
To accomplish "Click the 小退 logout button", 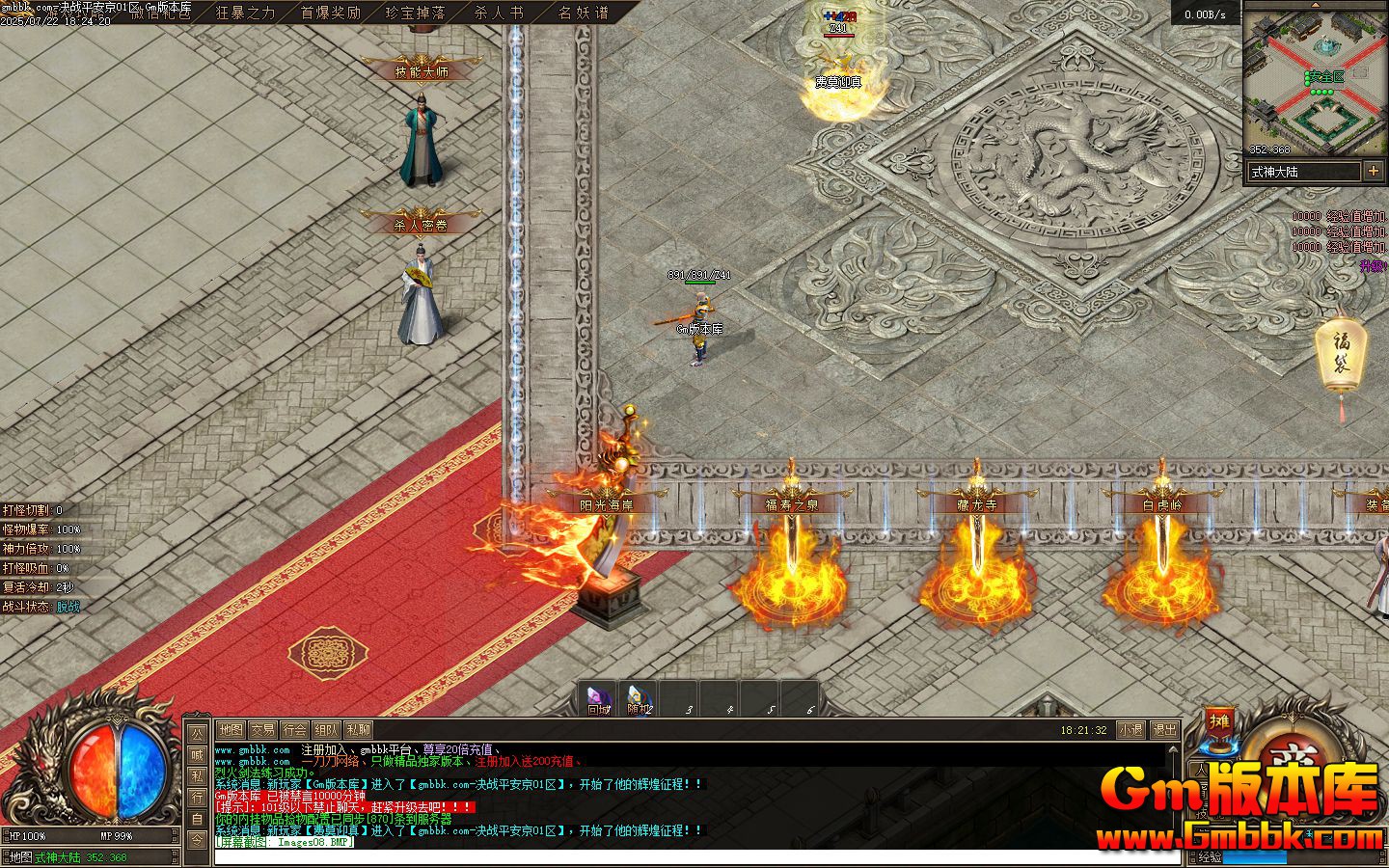I will 1130,730.
